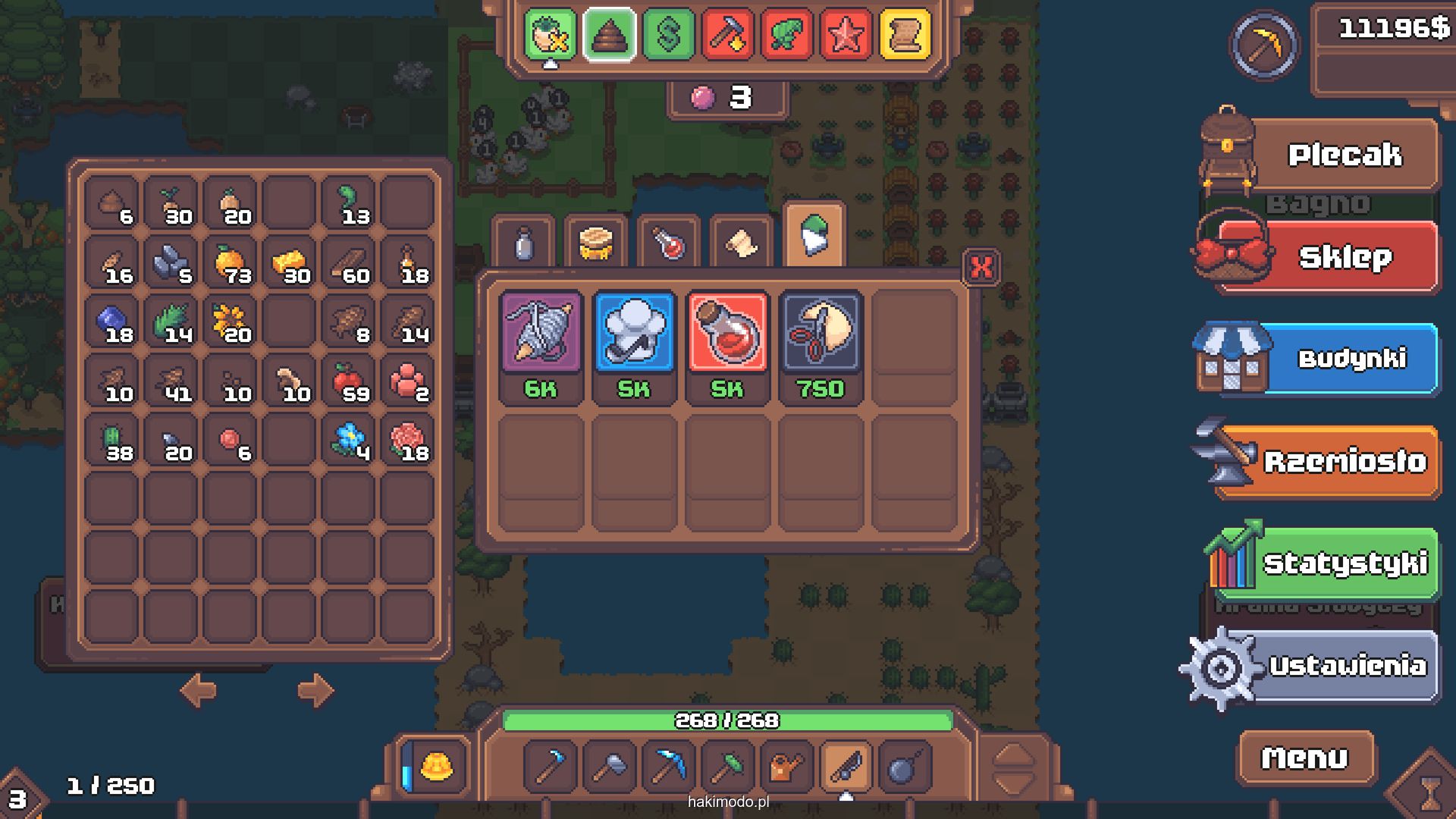Choose the green dollar sign category
The width and height of the screenshot is (1456, 819).
[668, 34]
